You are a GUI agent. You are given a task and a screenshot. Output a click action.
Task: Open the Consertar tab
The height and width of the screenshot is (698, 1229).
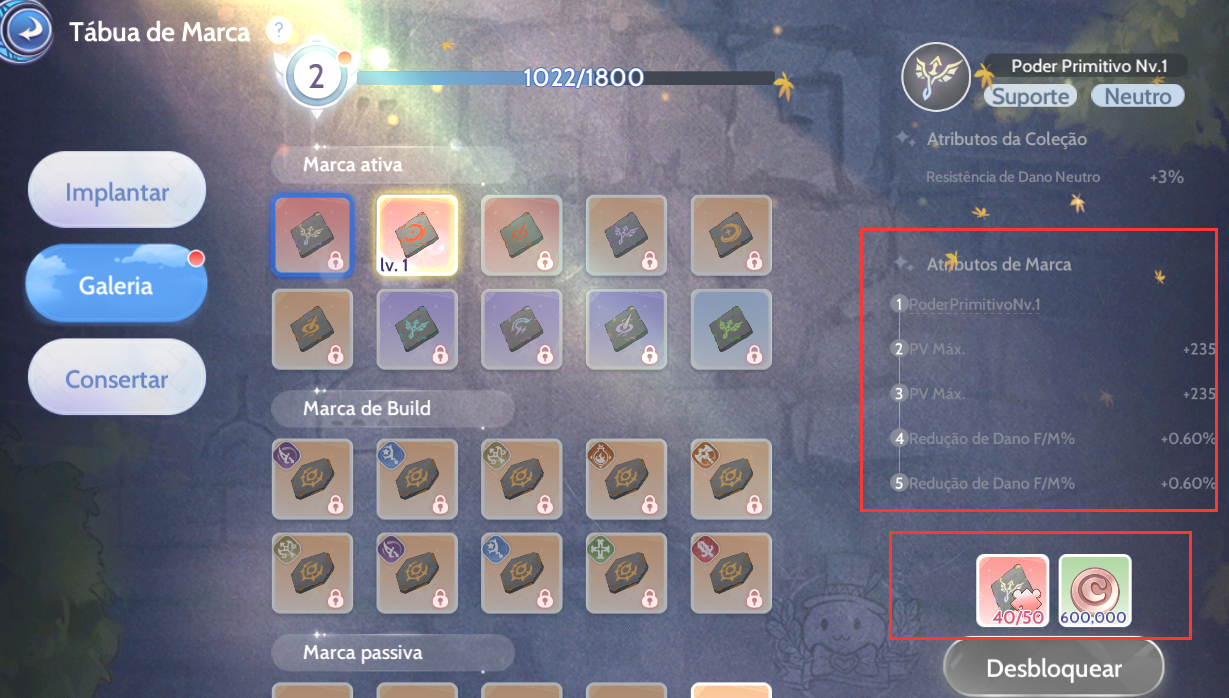(117, 379)
